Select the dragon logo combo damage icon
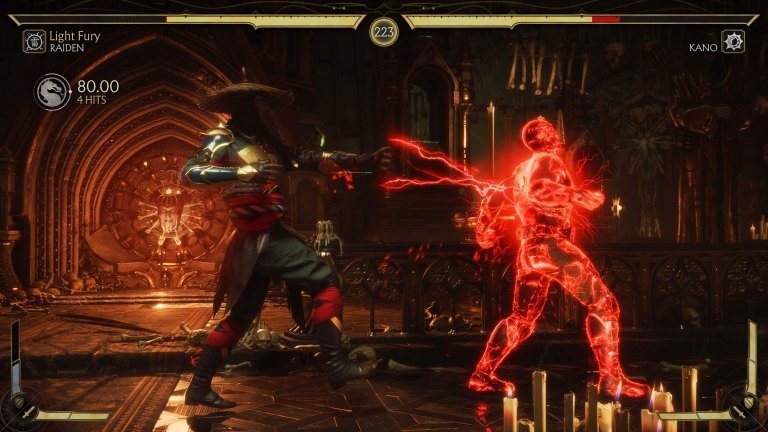This screenshot has height=432, width=768. 53,92
